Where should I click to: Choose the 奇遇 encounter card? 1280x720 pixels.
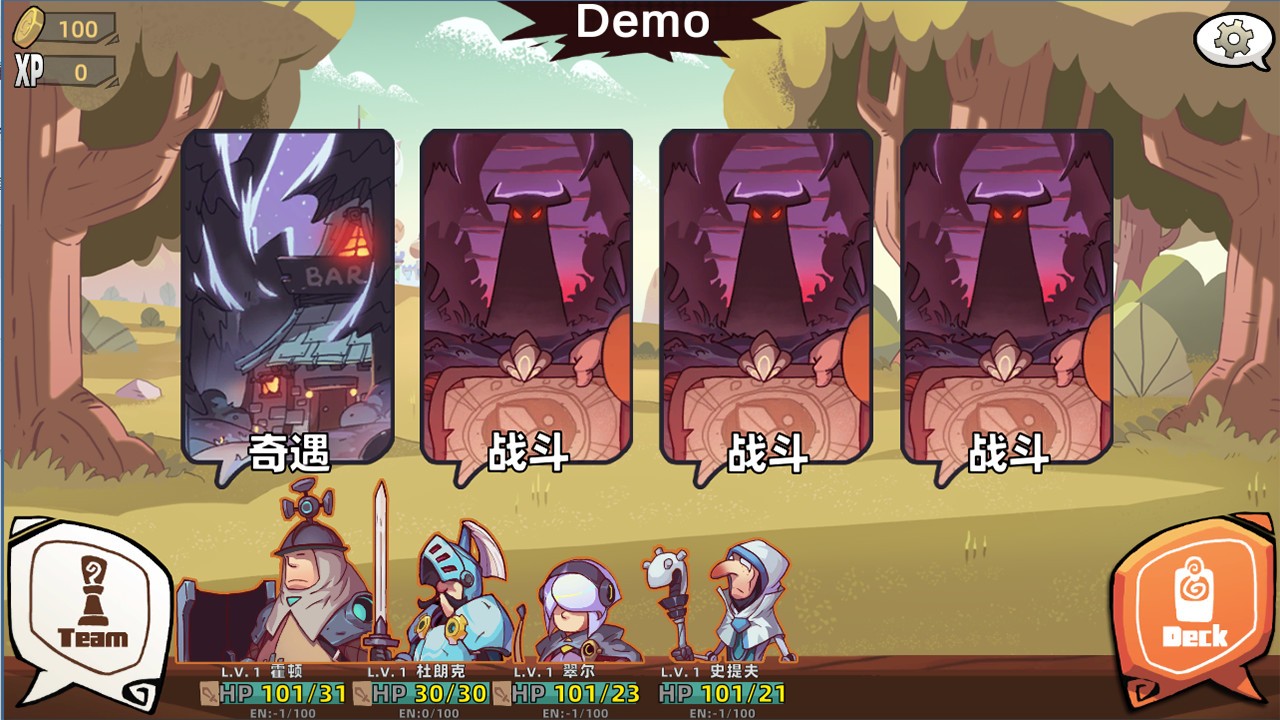[x=288, y=300]
